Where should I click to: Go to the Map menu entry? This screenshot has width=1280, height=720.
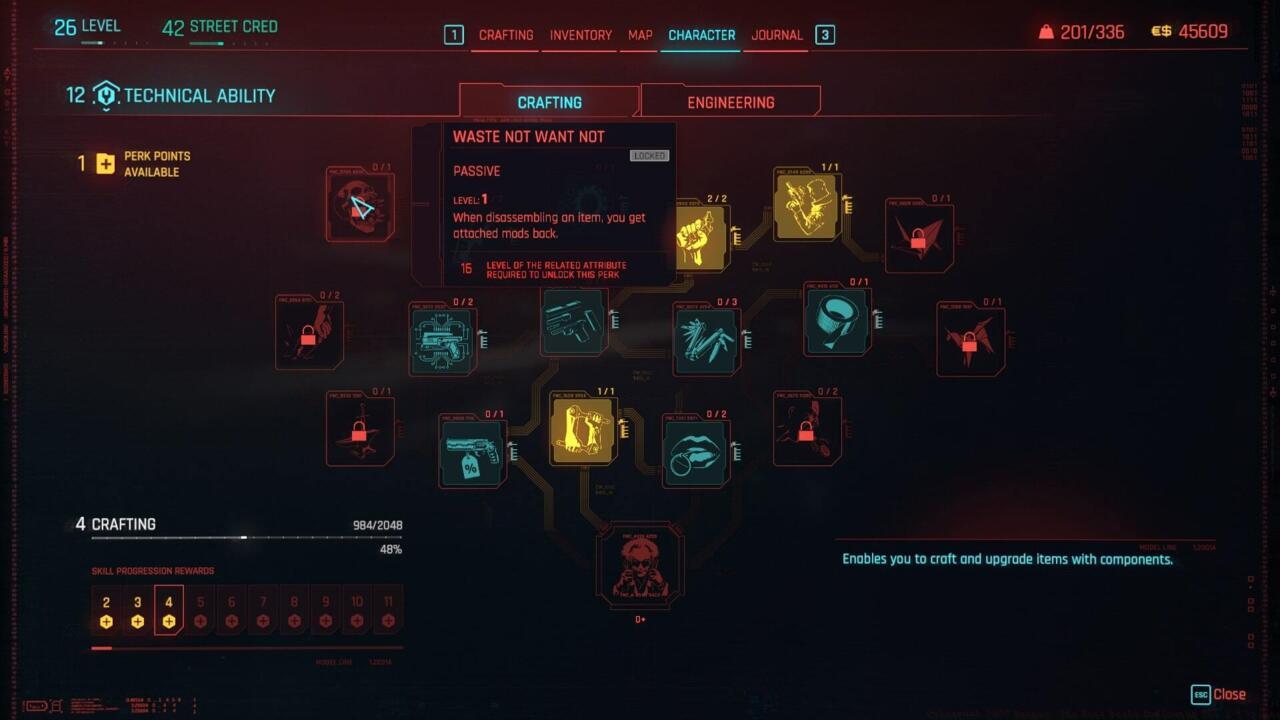pos(639,35)
